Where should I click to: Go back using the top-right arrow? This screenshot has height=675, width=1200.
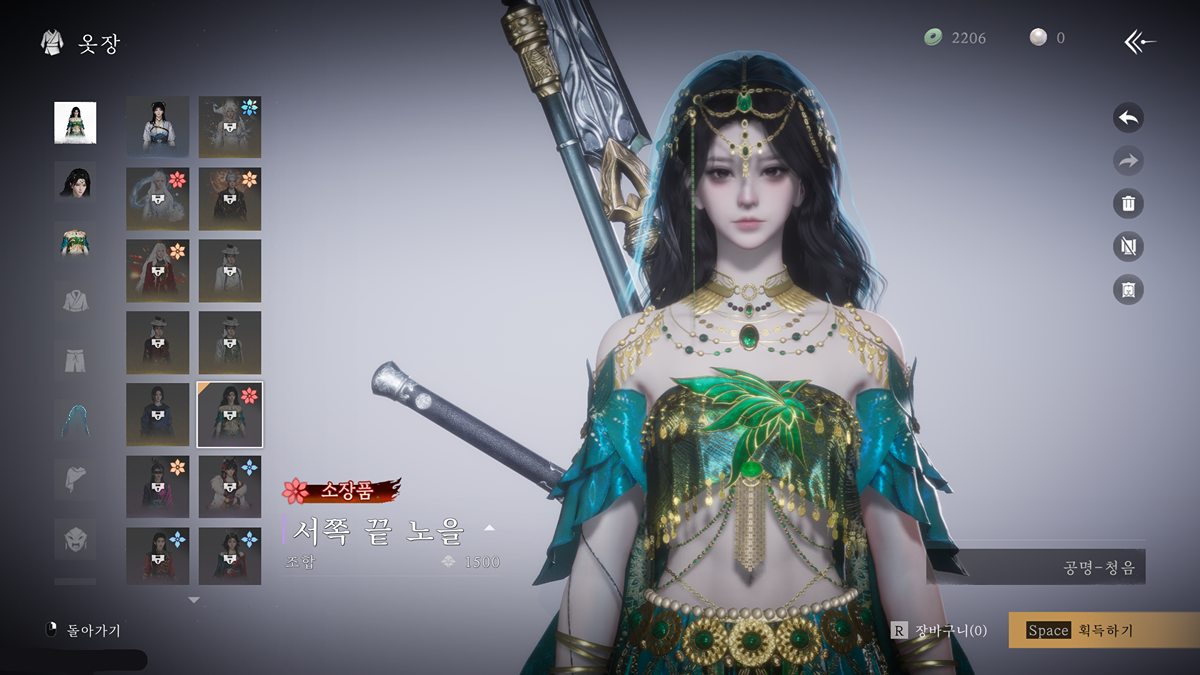(x=1140, y=41)
